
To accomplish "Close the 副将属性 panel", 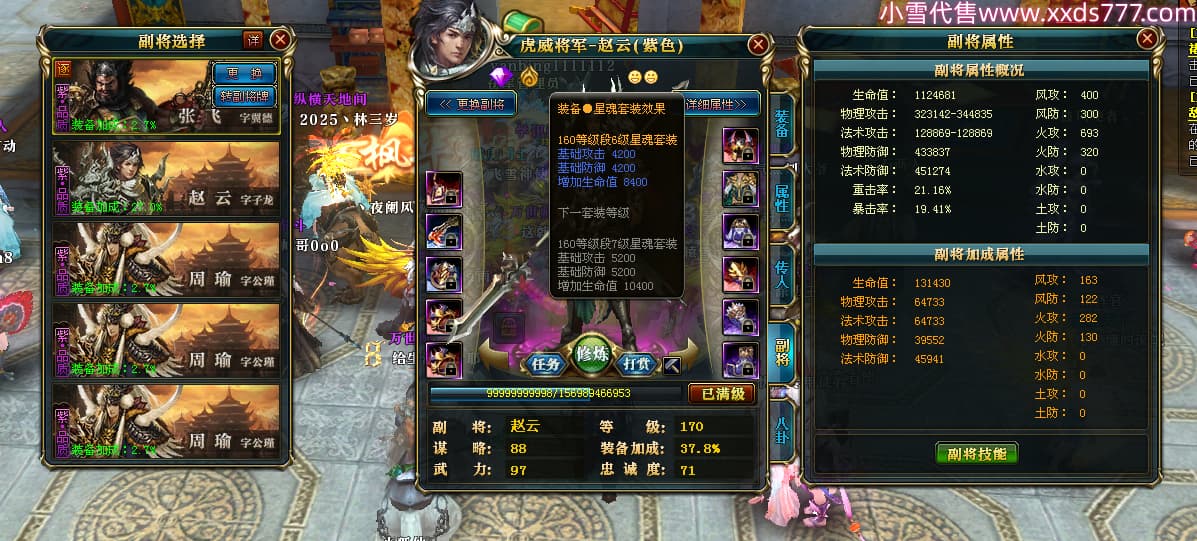I will [1146, 40].
